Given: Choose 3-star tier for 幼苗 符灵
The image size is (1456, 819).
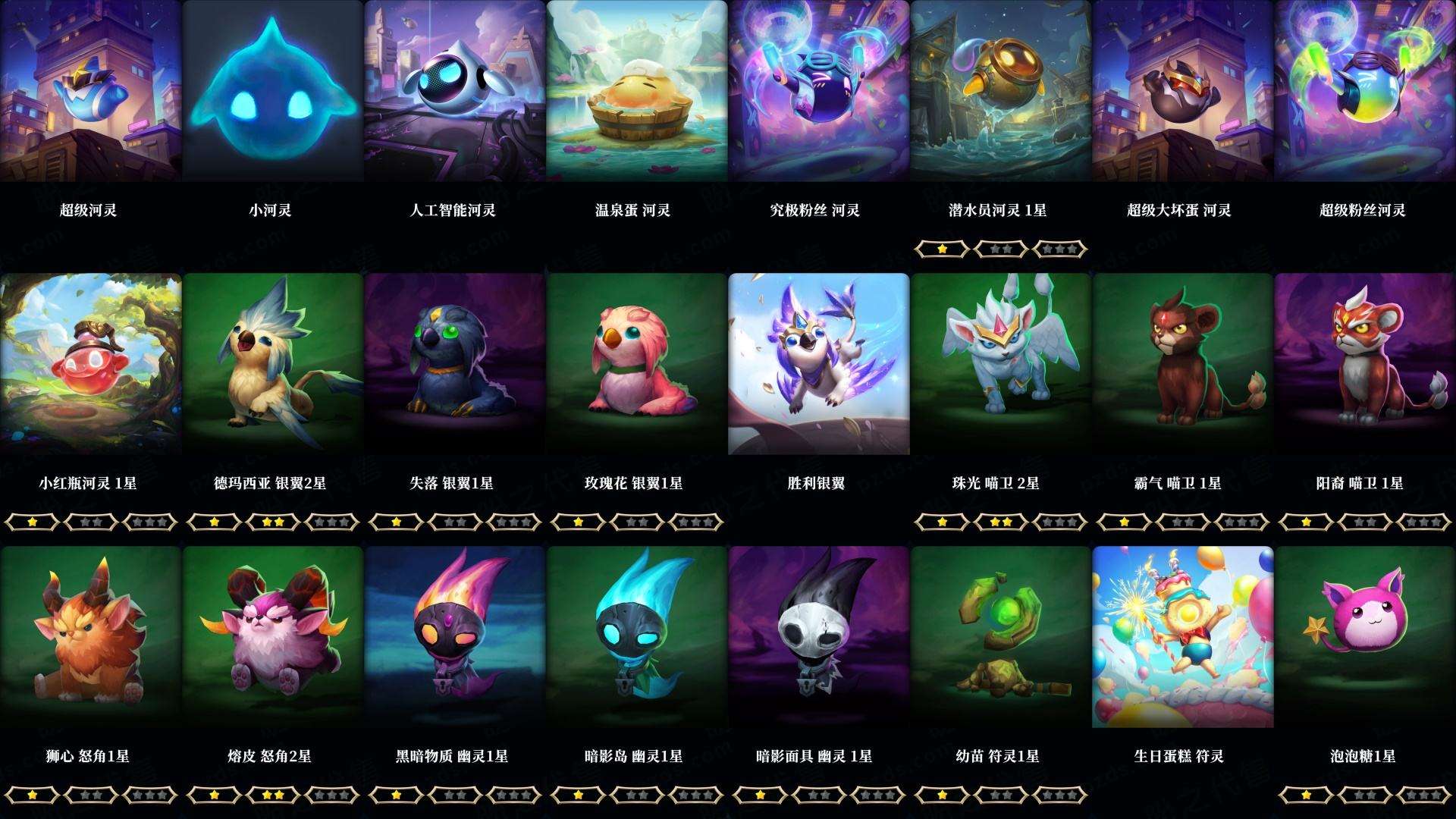Looking at the screenshot, I should (x=1057, y=796).
